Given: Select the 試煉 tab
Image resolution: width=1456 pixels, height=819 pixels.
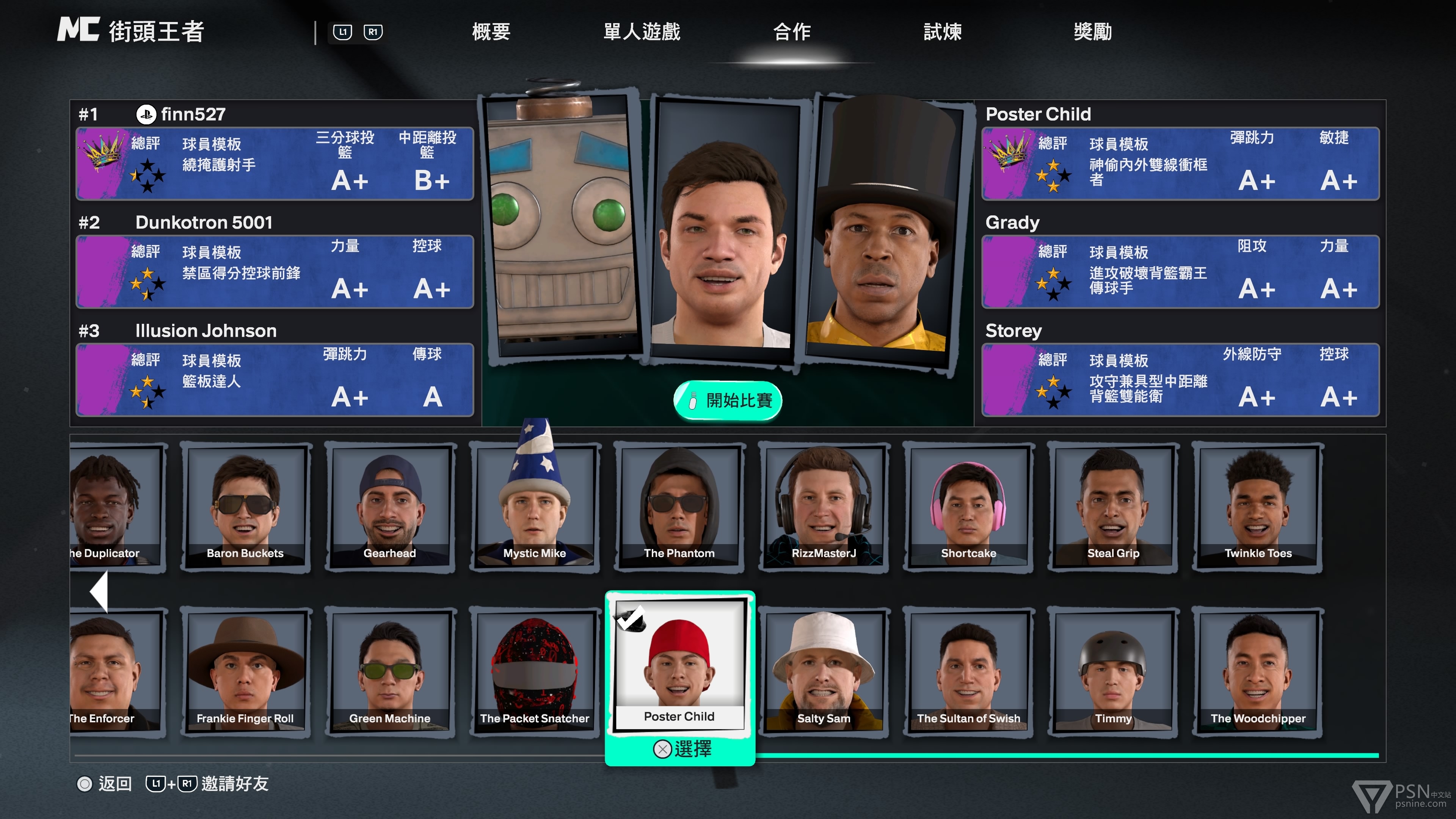Looking at the screenshot, I should coord(942,31).
